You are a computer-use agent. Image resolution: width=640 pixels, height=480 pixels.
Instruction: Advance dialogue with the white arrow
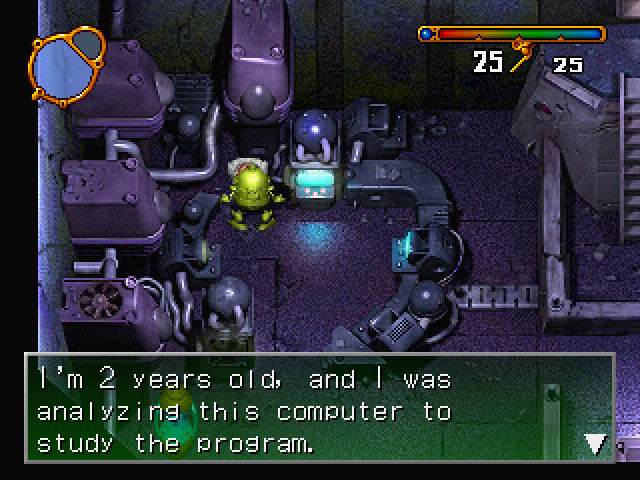(596, 442)
